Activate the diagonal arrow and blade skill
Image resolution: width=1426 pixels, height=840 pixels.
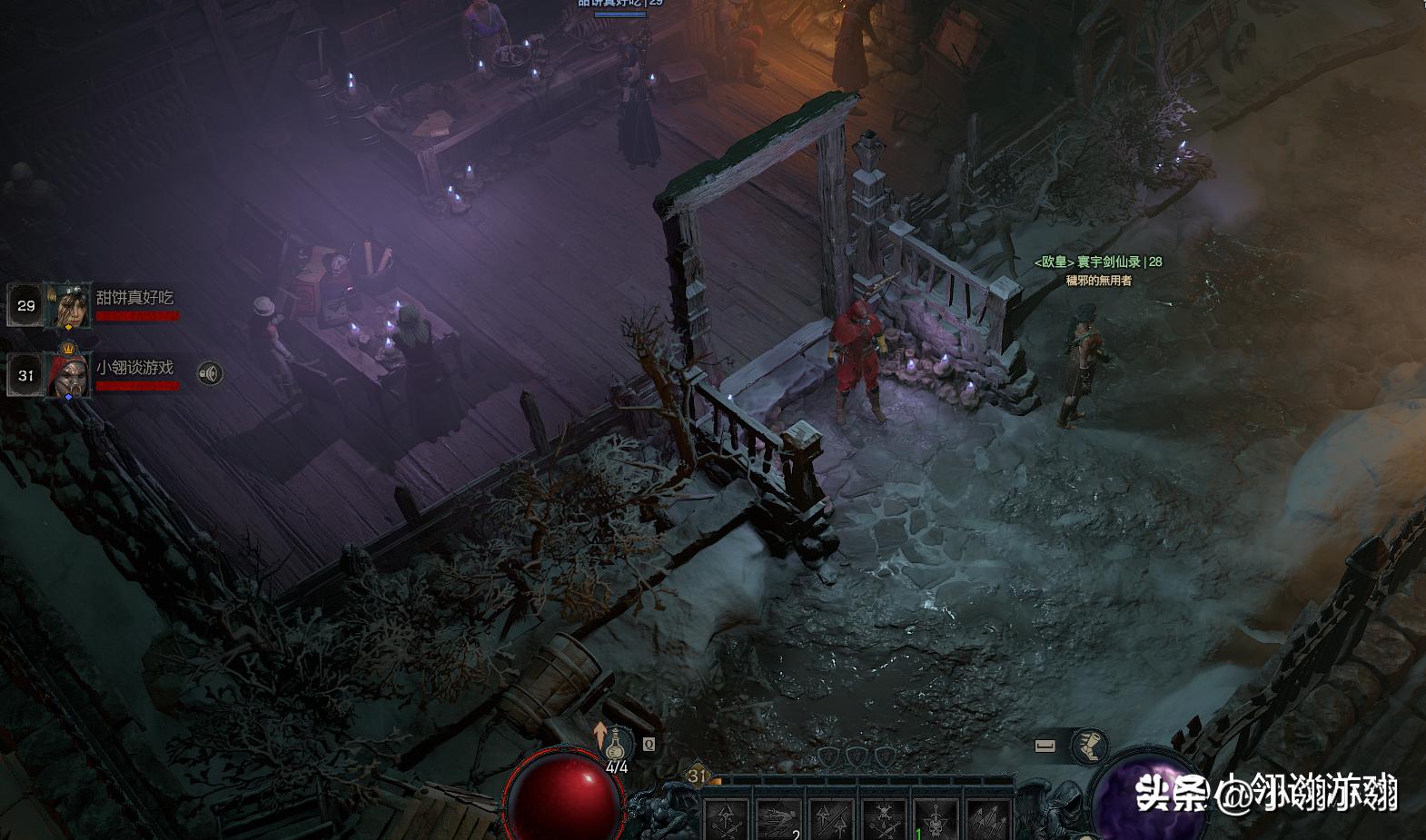(x=830, y=820)
